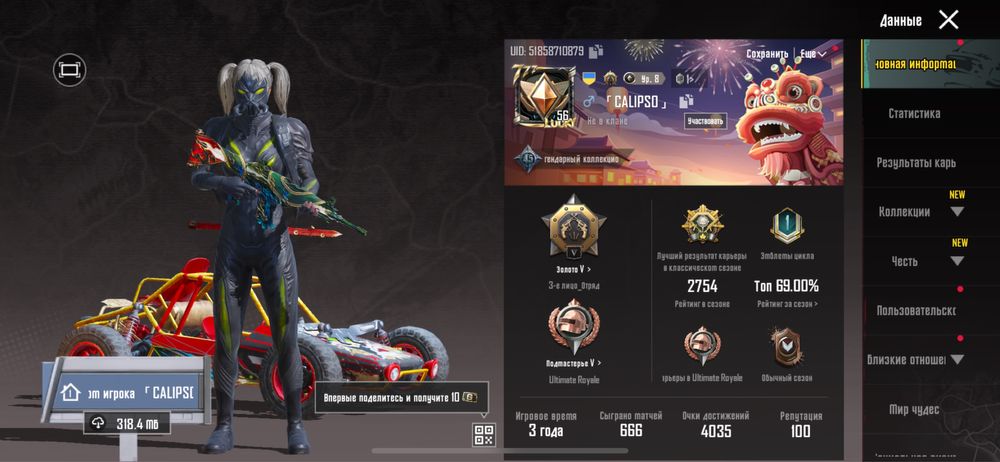Image resolution: width=1000 pixels, height=462 pixels.
Task: Expand the Близкие отношения section
Action: click(x=916, y=360)
